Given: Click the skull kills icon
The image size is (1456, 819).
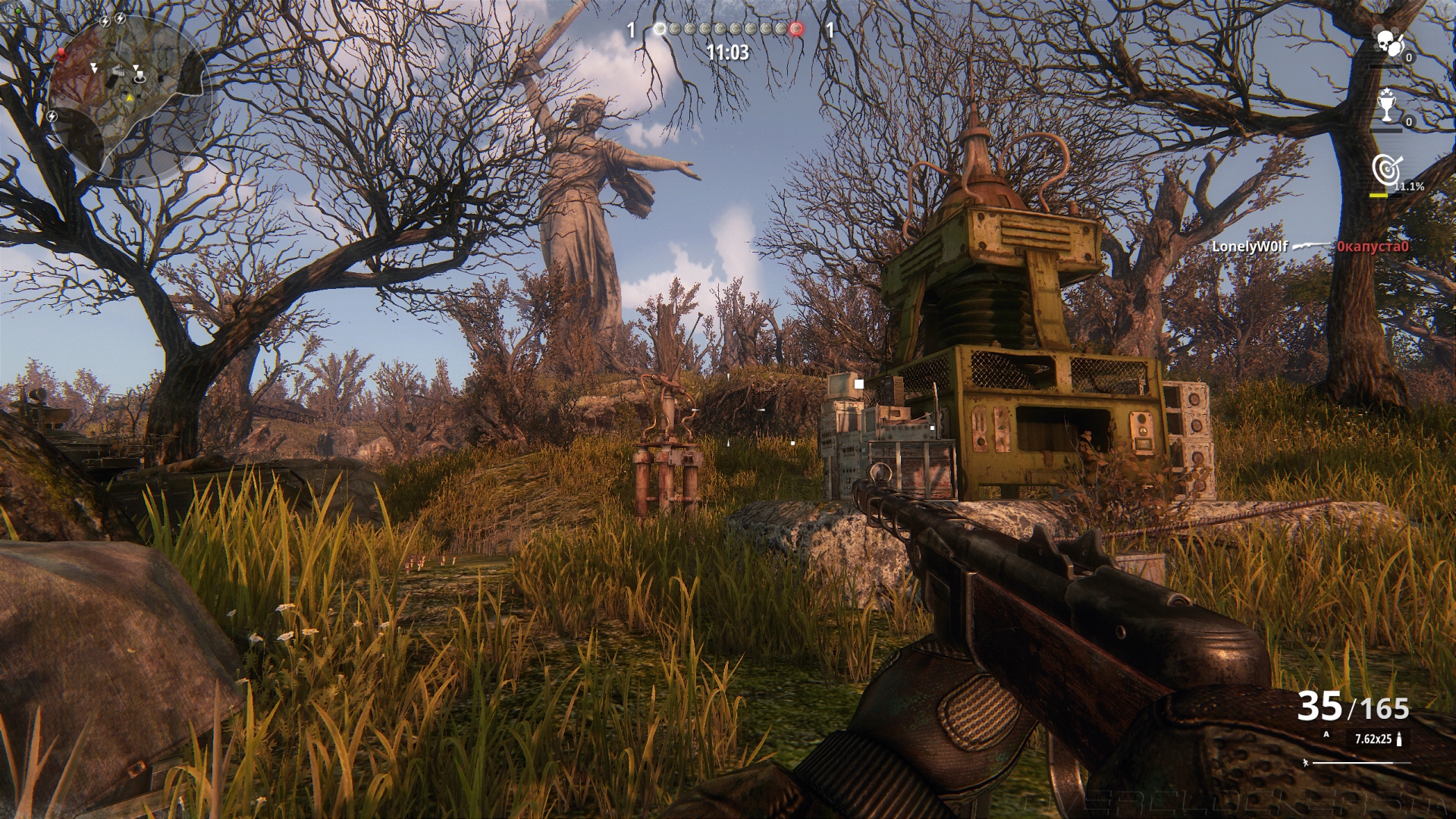Looking at the screenshot, I should coord(1389,43).
